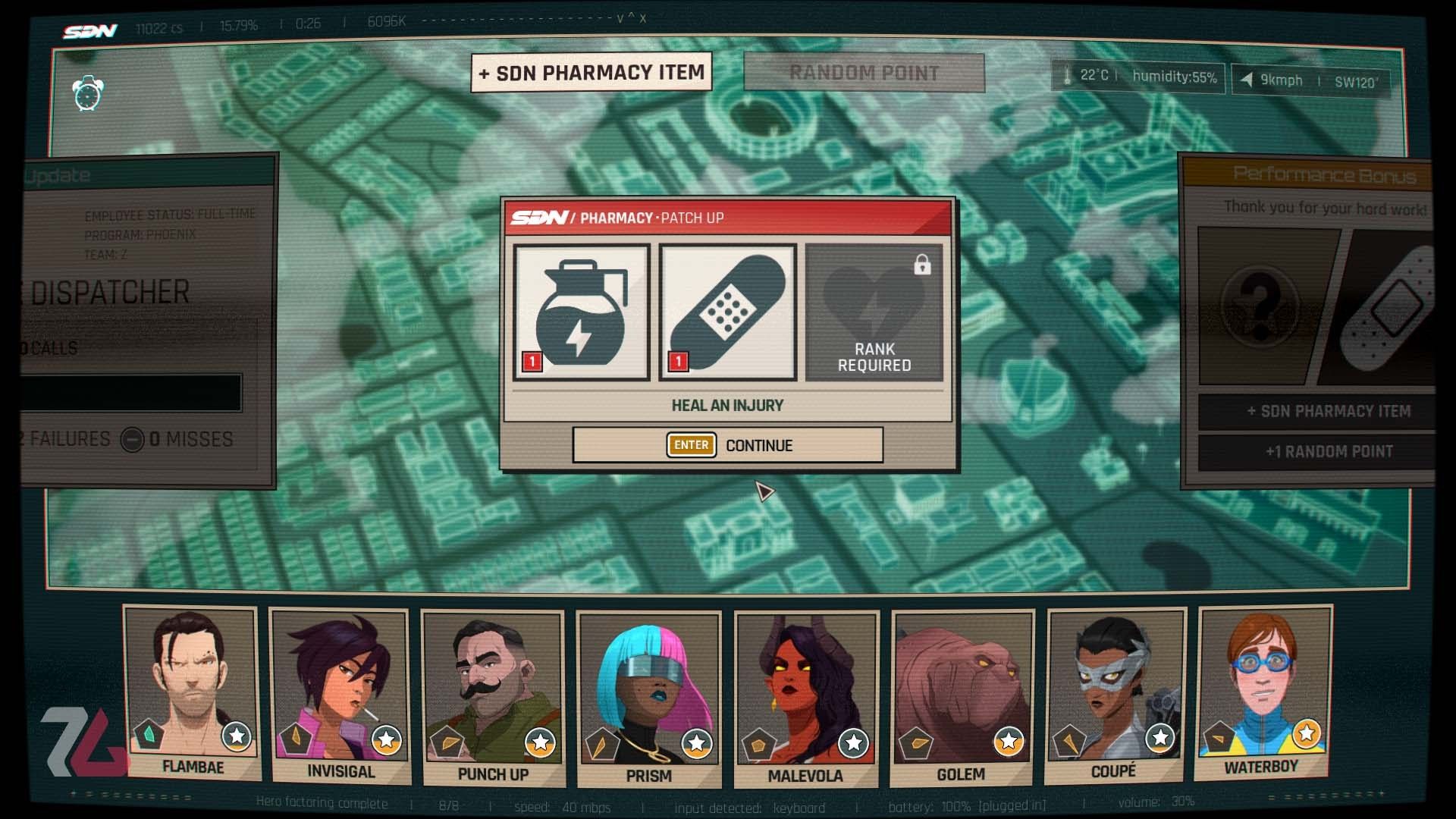Viewport: 1456px width, 819px height.
Task: Choose Punch Up's portrait
Action: tap(493, 696)
